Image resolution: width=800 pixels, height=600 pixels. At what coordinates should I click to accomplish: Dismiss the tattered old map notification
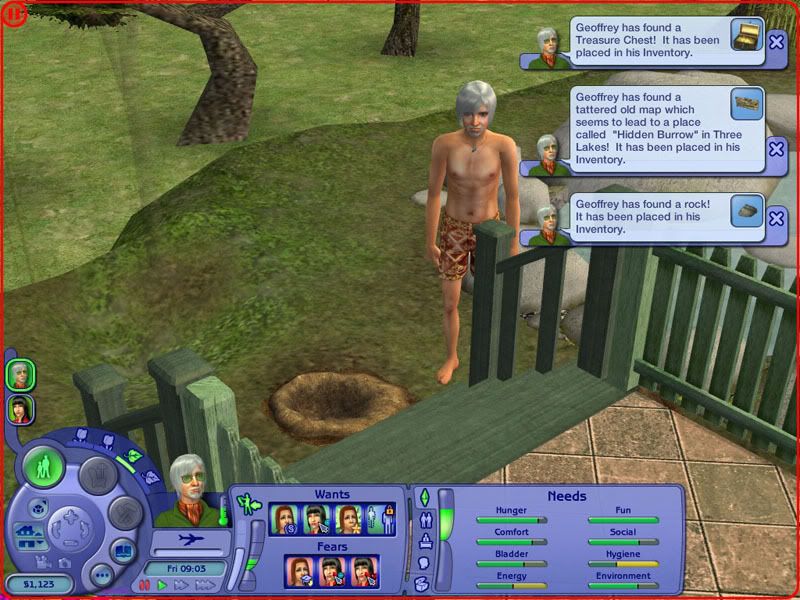(776, 148)
